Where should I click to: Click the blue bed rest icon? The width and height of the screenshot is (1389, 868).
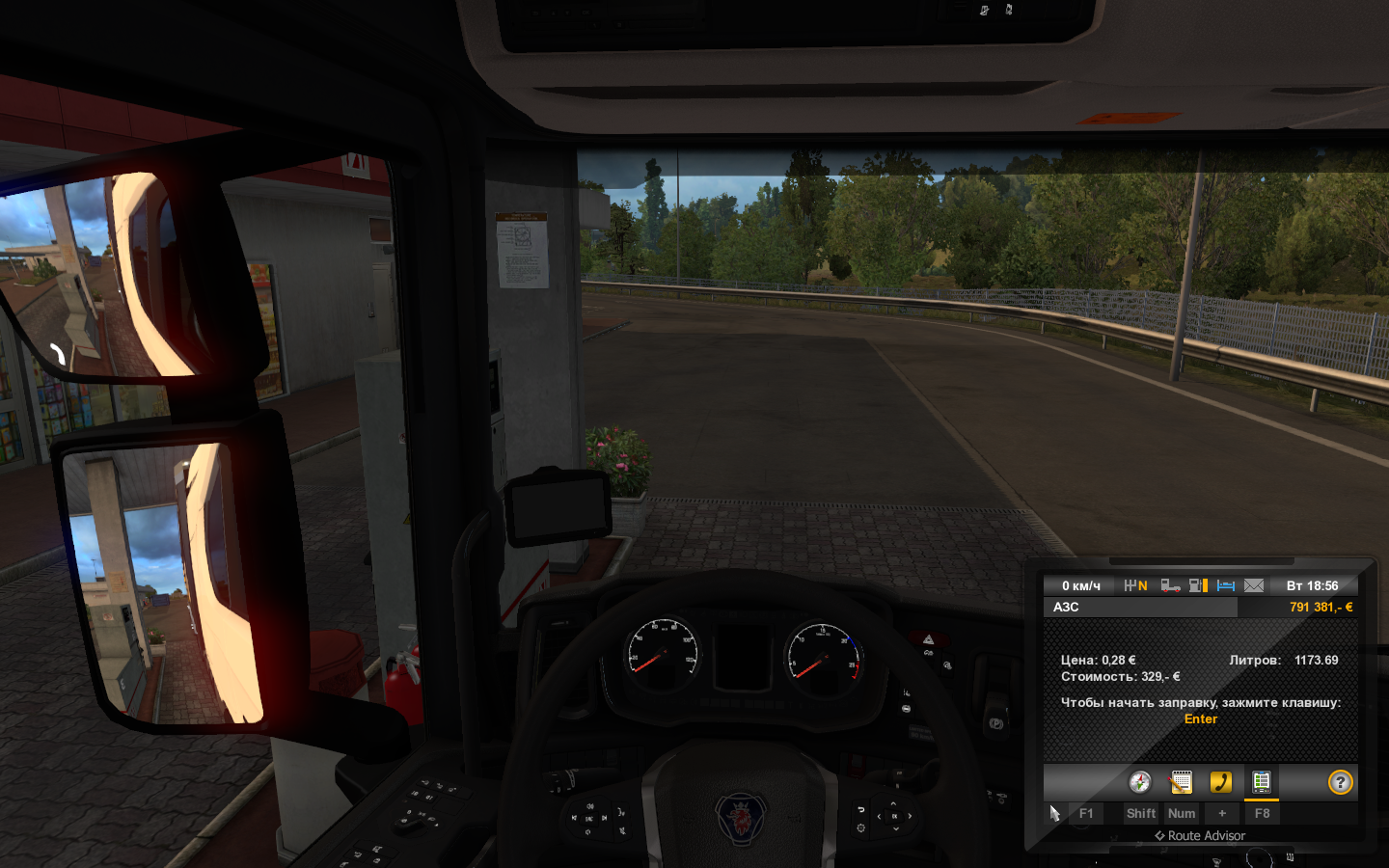point(1226,585)
